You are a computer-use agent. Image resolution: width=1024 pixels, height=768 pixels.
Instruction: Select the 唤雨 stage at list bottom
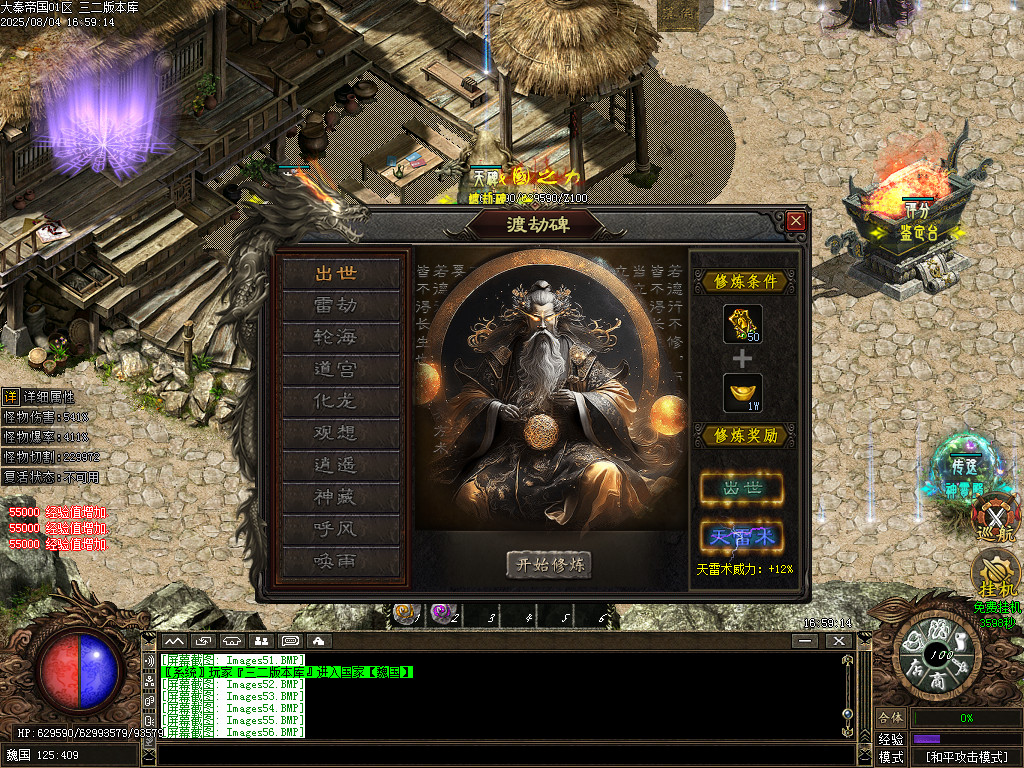tap(336, 561)
